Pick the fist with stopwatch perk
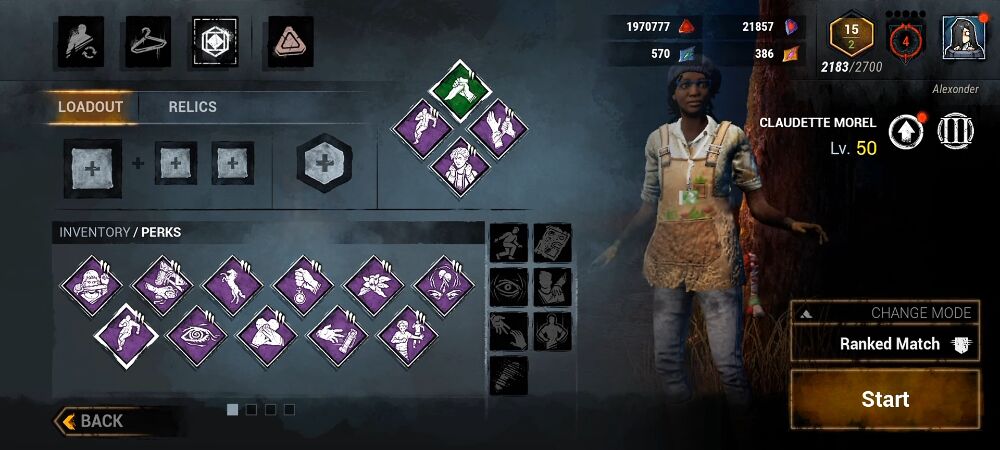 point(303,285)
